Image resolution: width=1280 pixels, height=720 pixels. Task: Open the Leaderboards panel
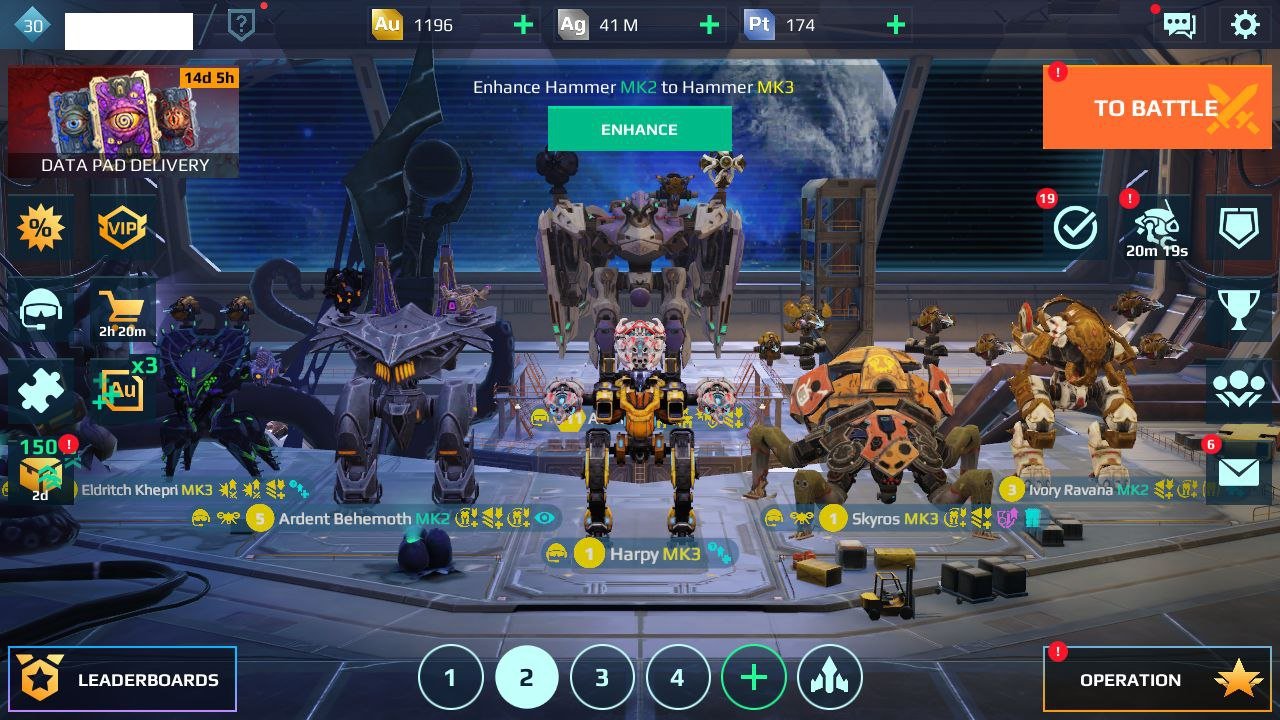point(123,680)
